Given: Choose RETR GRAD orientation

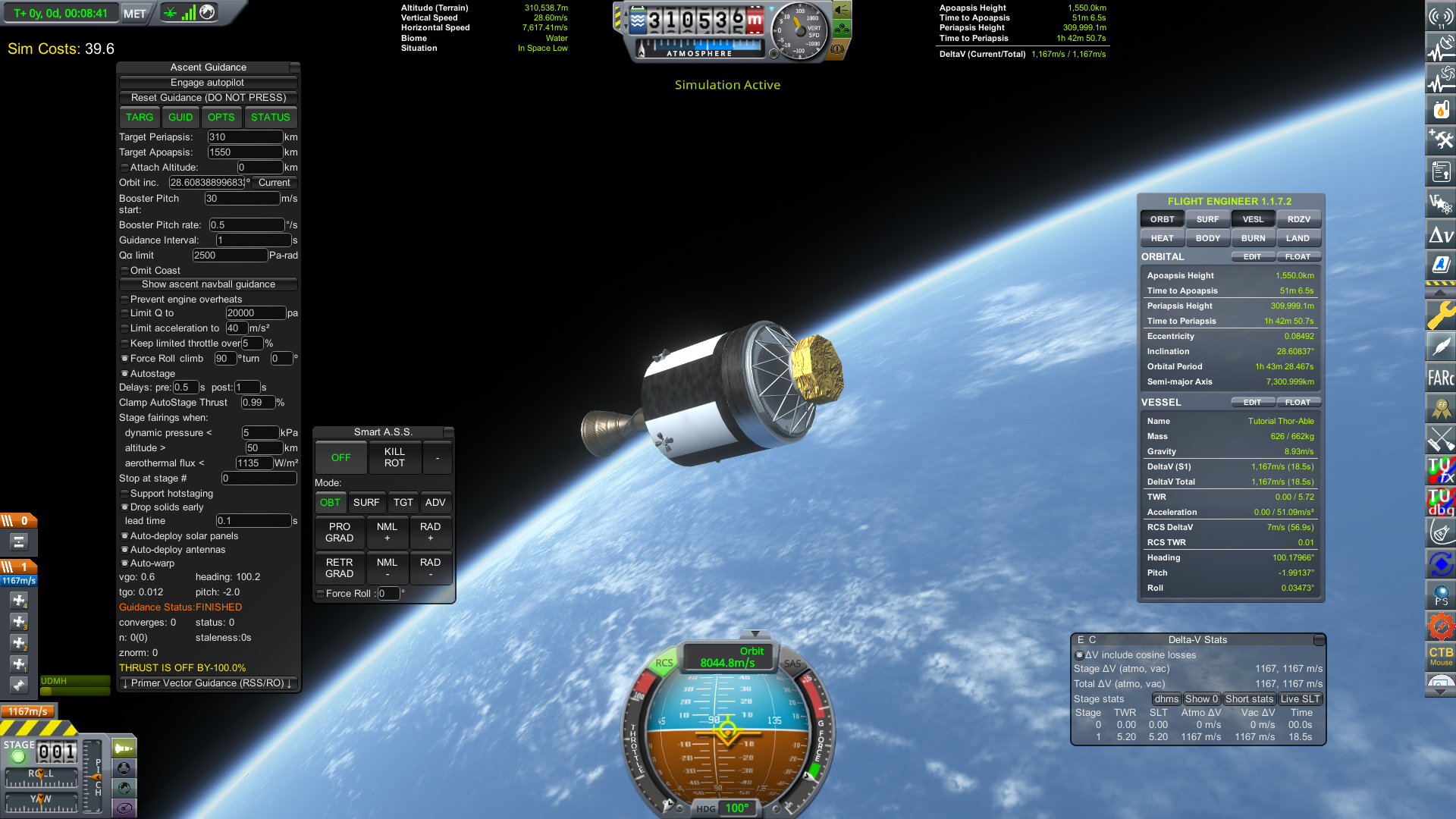Looking at the screenshot, I should click(x=339, y=568).
